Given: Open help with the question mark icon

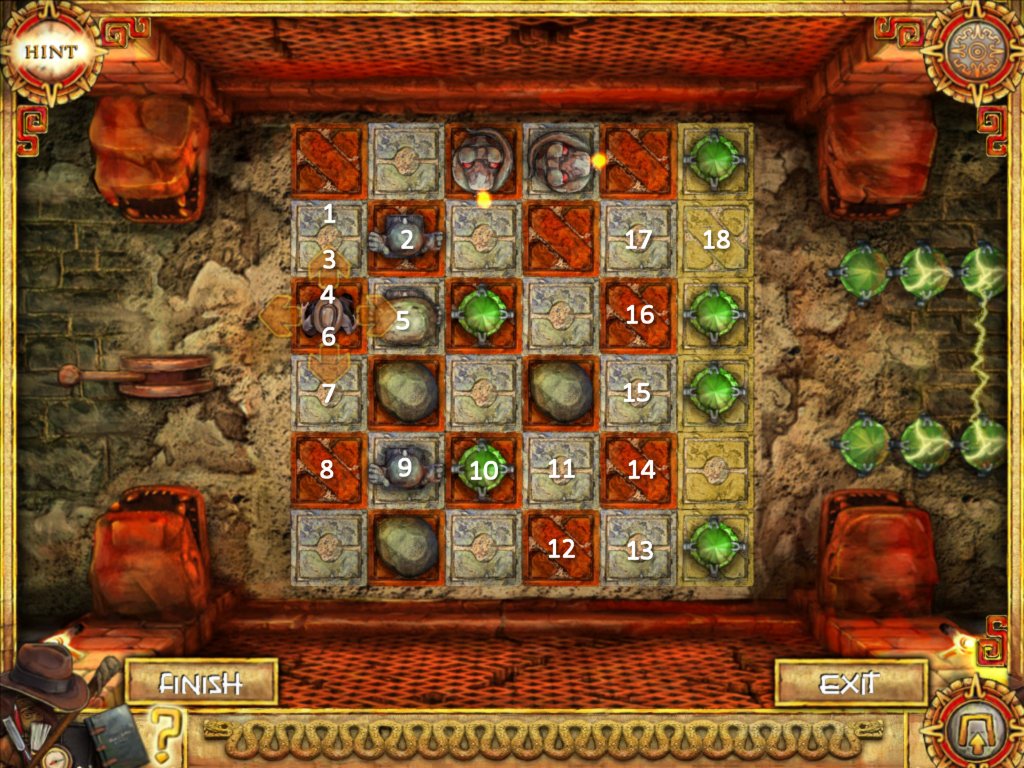Looking at the screenshot, I should (168, 733).
